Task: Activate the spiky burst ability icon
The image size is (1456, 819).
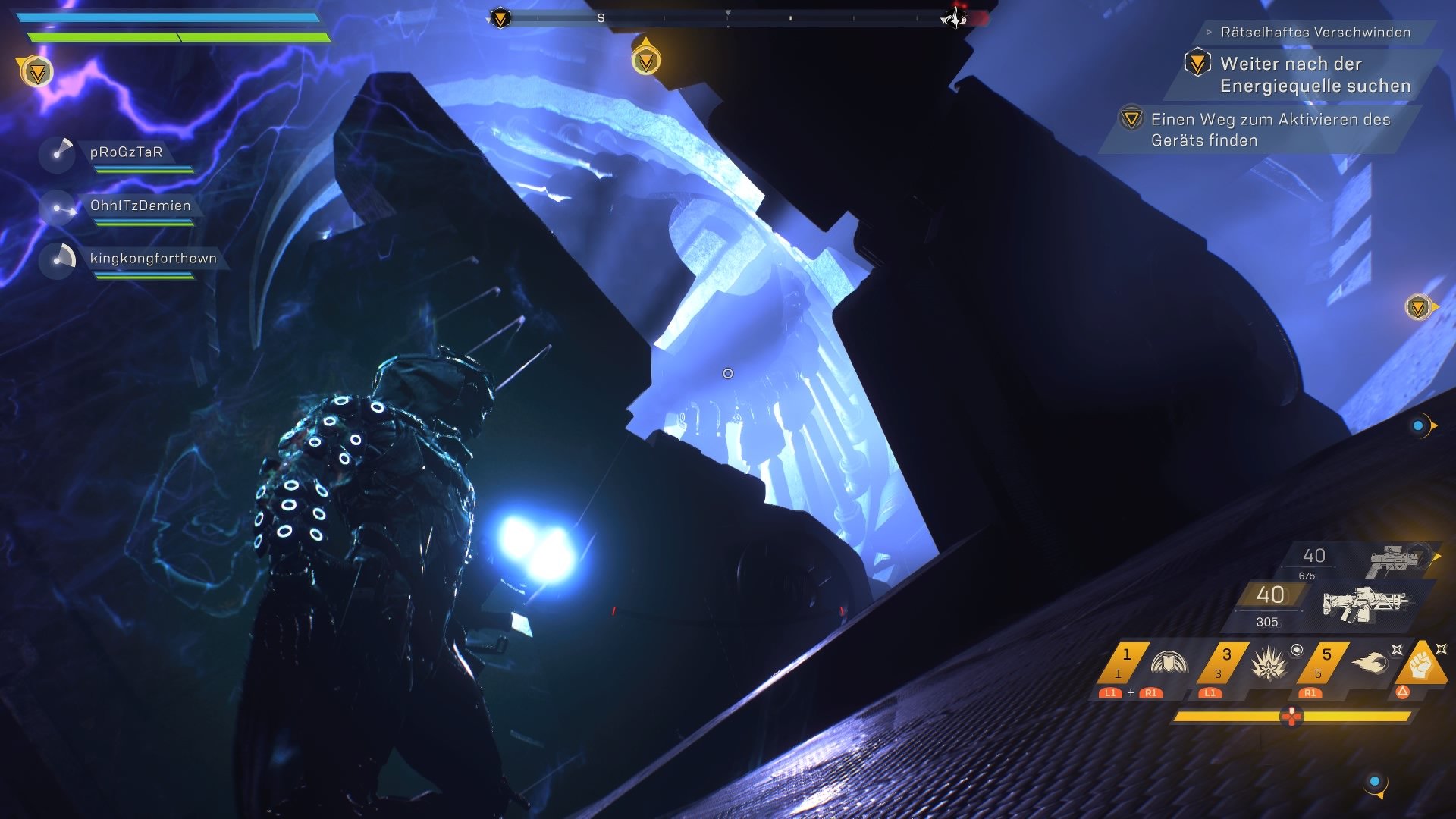Action: click(1268, 664)
